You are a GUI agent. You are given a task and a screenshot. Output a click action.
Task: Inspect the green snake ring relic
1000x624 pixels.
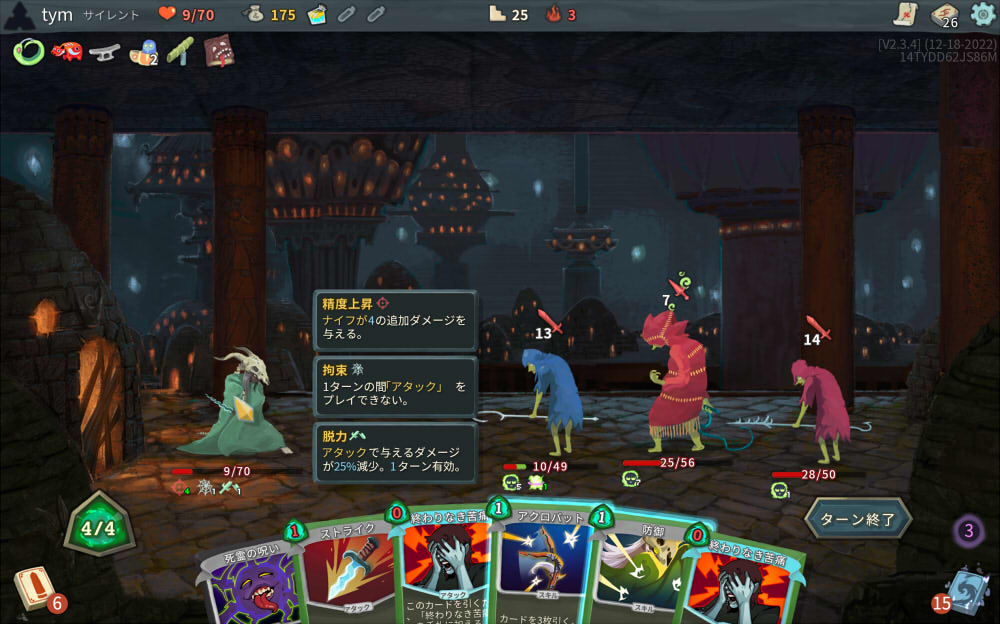coord(29,51)
